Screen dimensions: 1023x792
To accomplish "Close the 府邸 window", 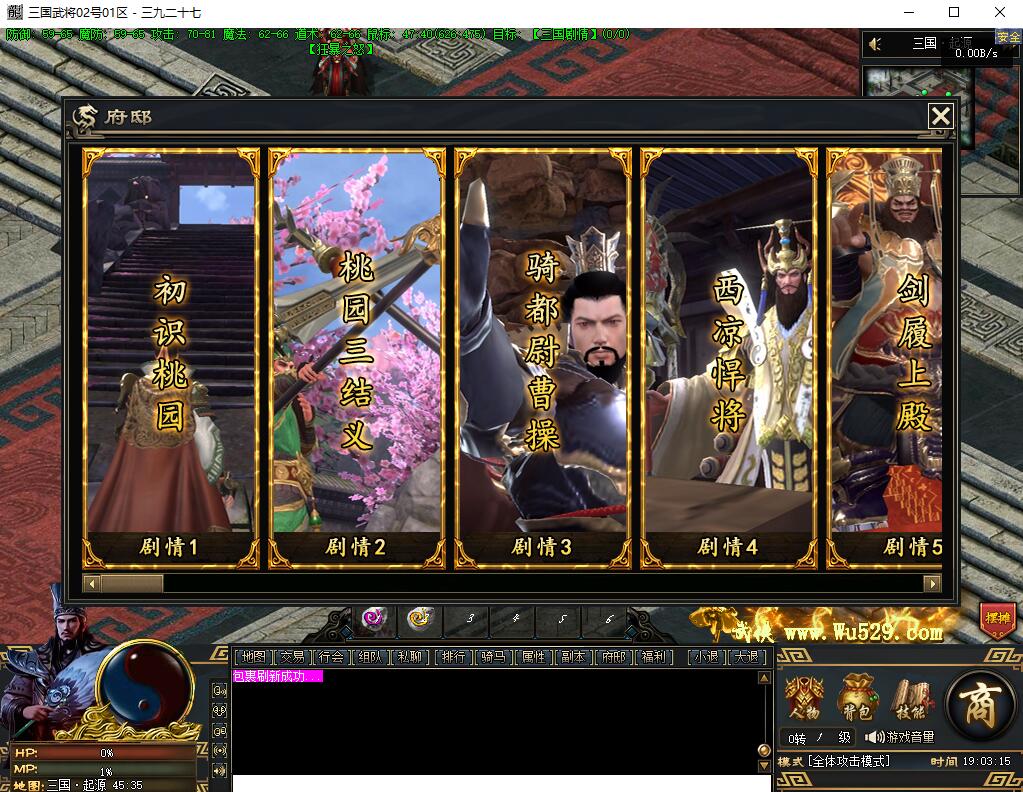I will 940,117.
